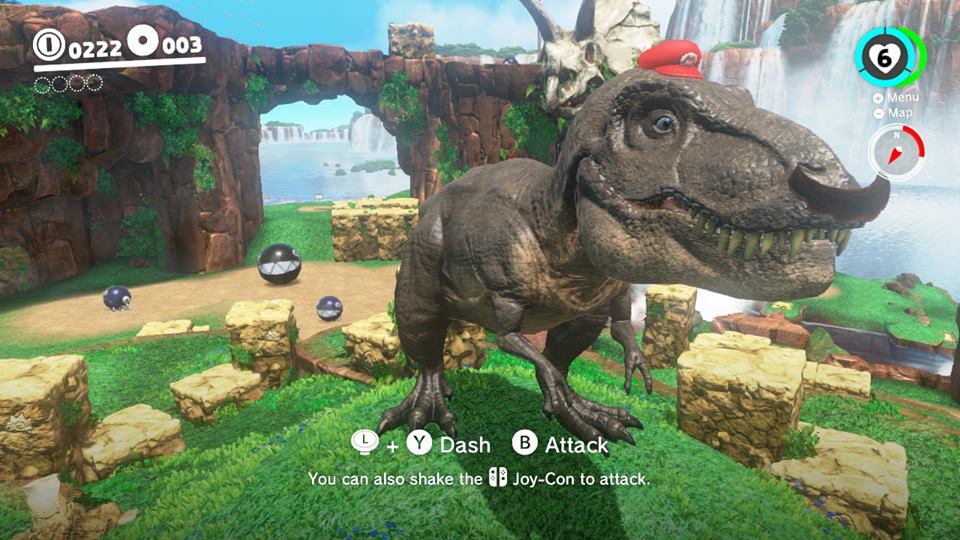Click the compass with the red needle
The width and height of the screenshot is (960, 540).
895,153
